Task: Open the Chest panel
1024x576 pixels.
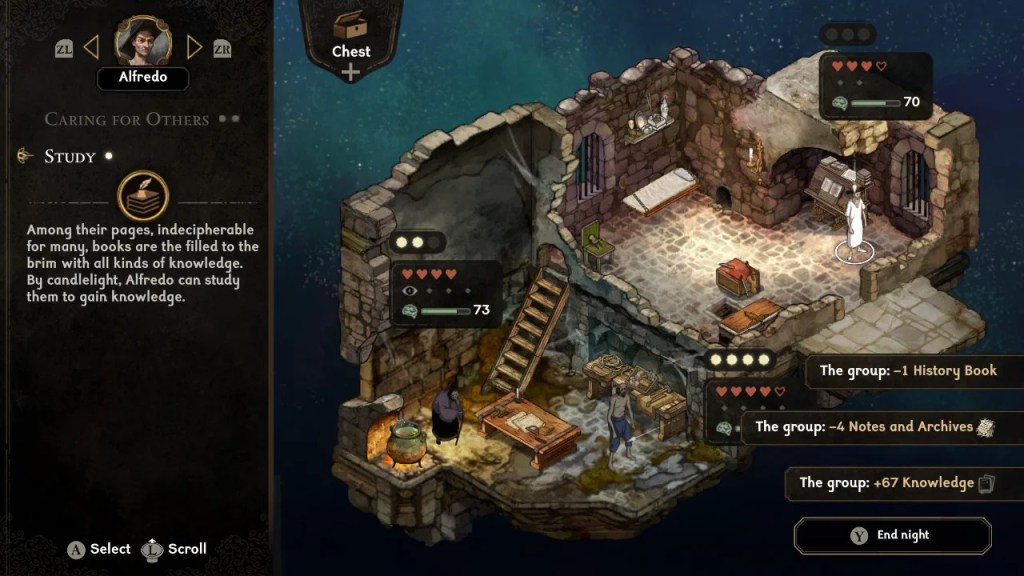Action: (x=350, y=40)
